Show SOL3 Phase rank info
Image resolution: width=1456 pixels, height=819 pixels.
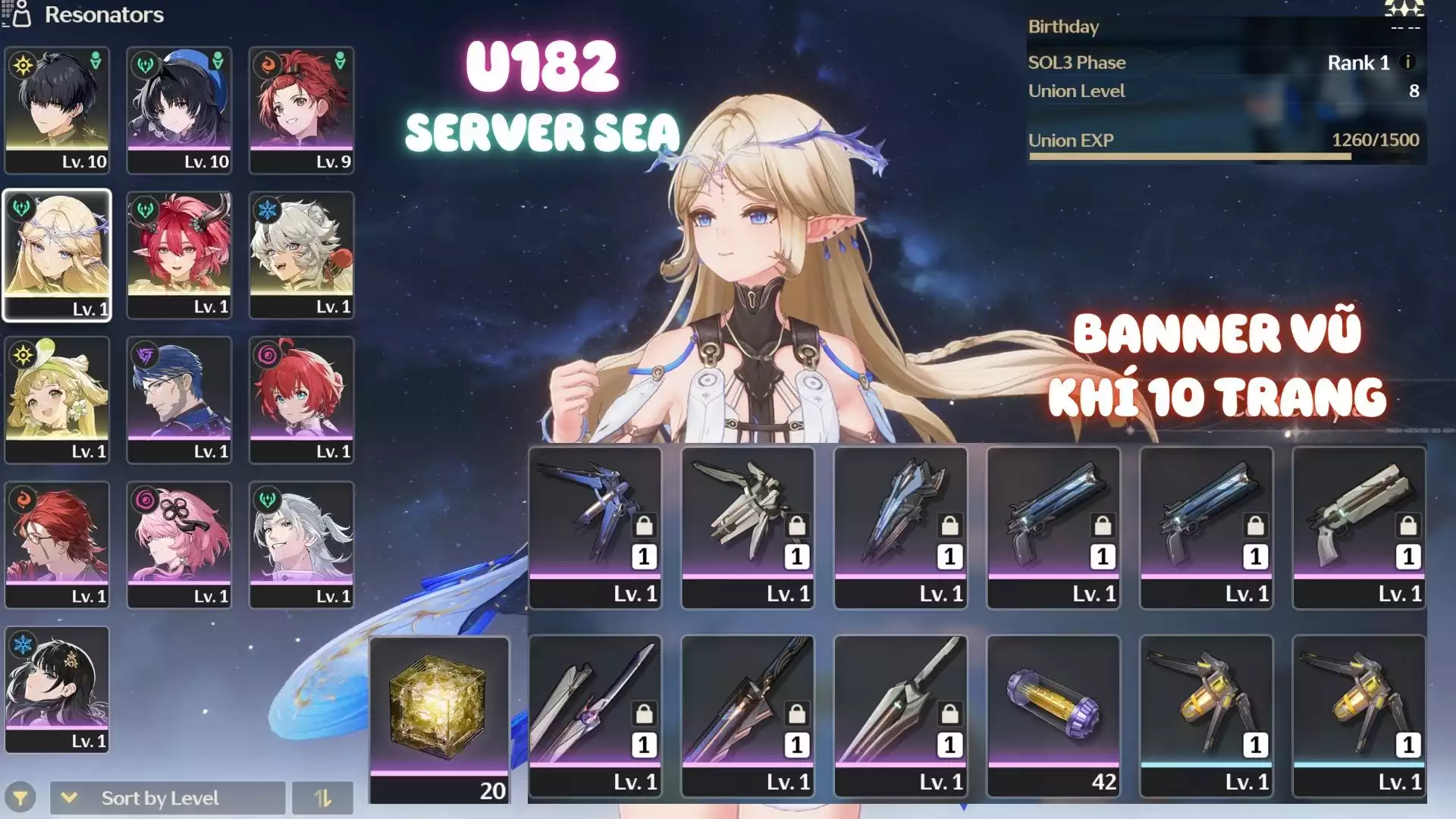1407,62
